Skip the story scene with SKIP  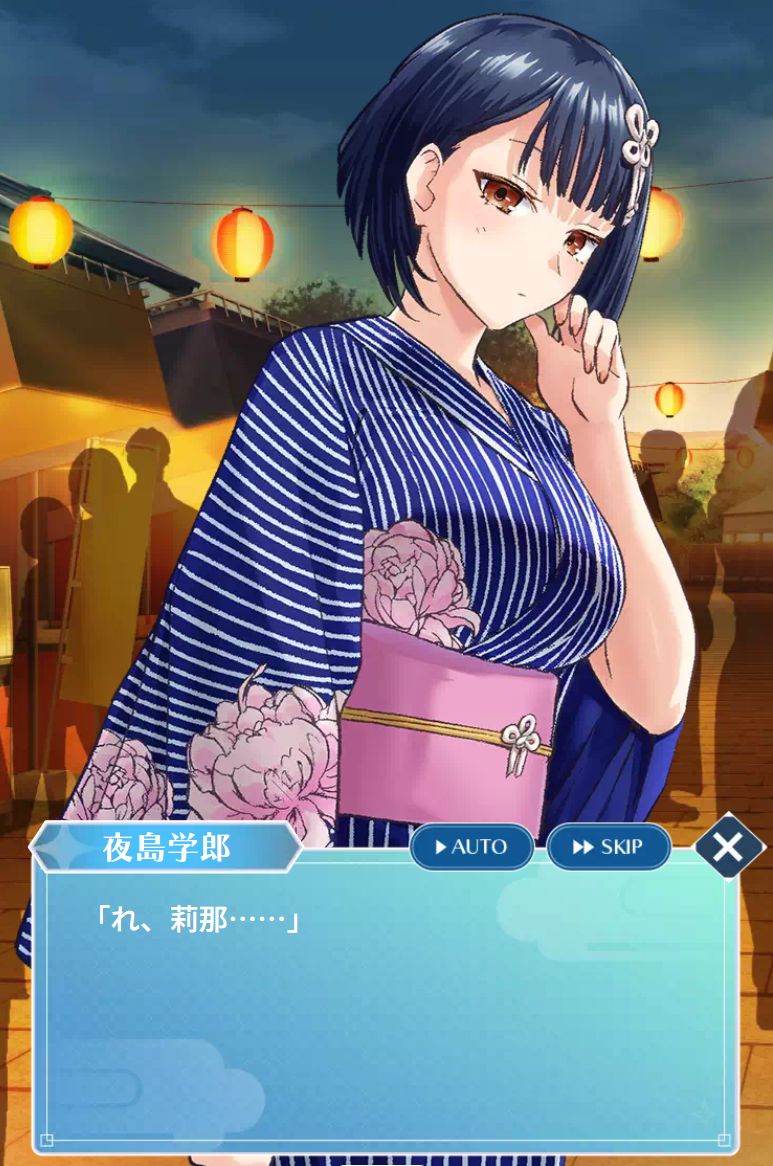click(608, 847)
